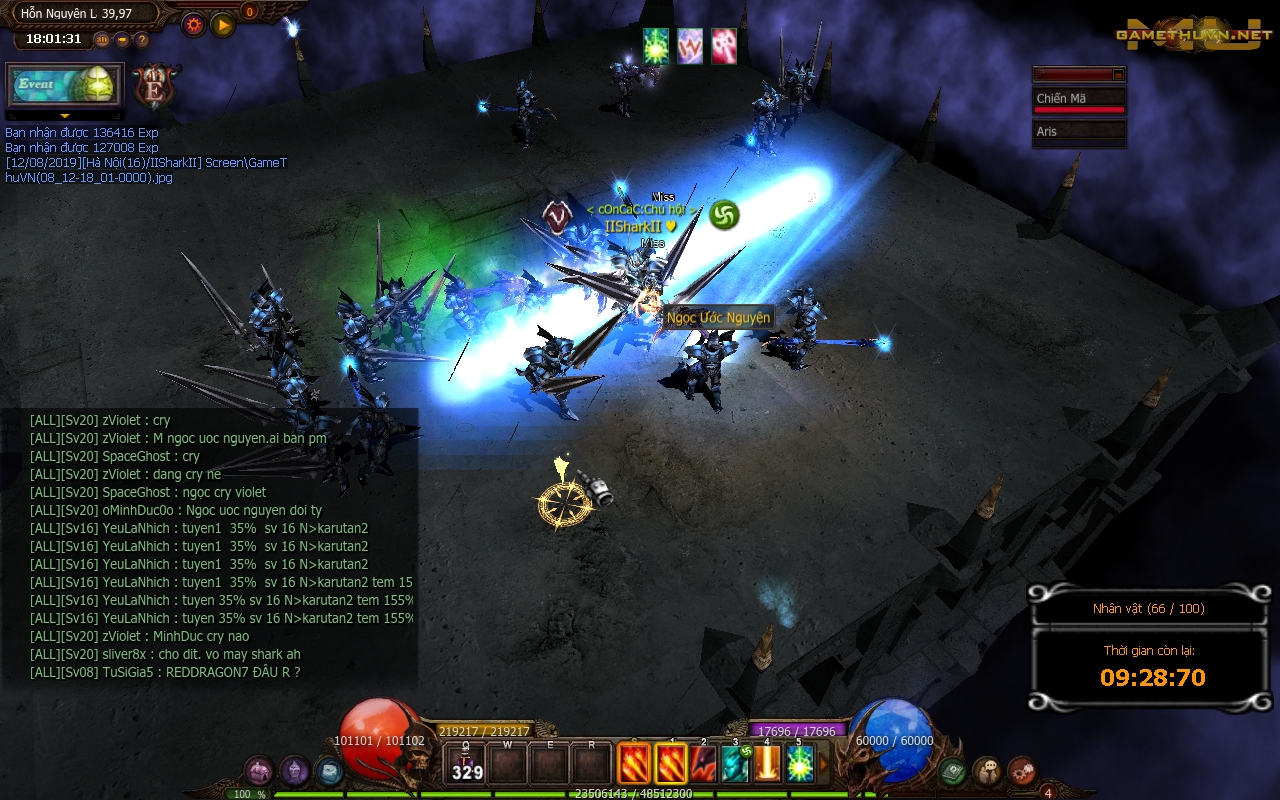The width and height of the screenshot is (1280, 800).
Task: Activate the fire slash skill in slot 1
Action: 670,764
